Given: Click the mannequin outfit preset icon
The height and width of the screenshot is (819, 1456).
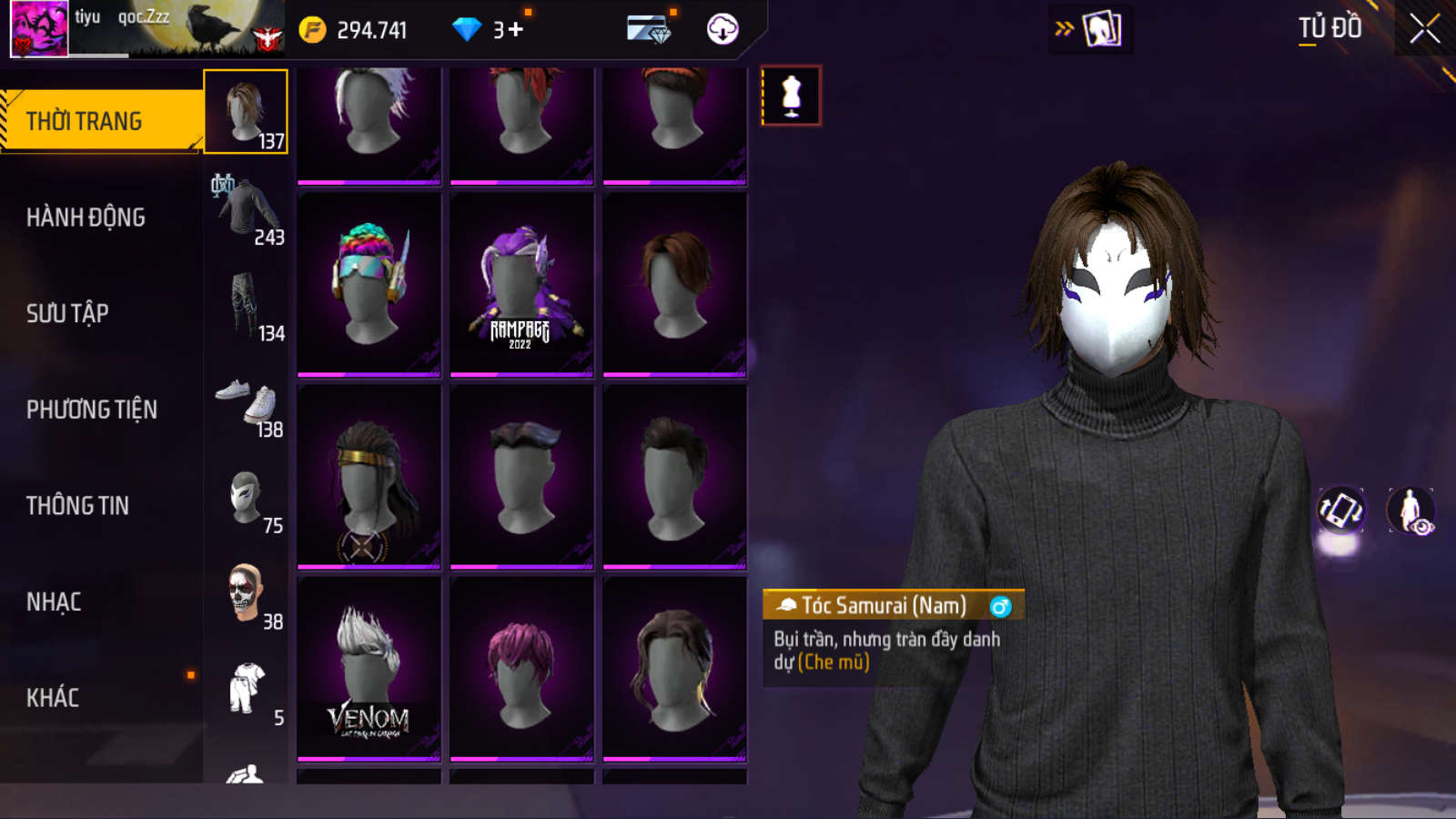Looking at the screenshot, I should 791,96.
